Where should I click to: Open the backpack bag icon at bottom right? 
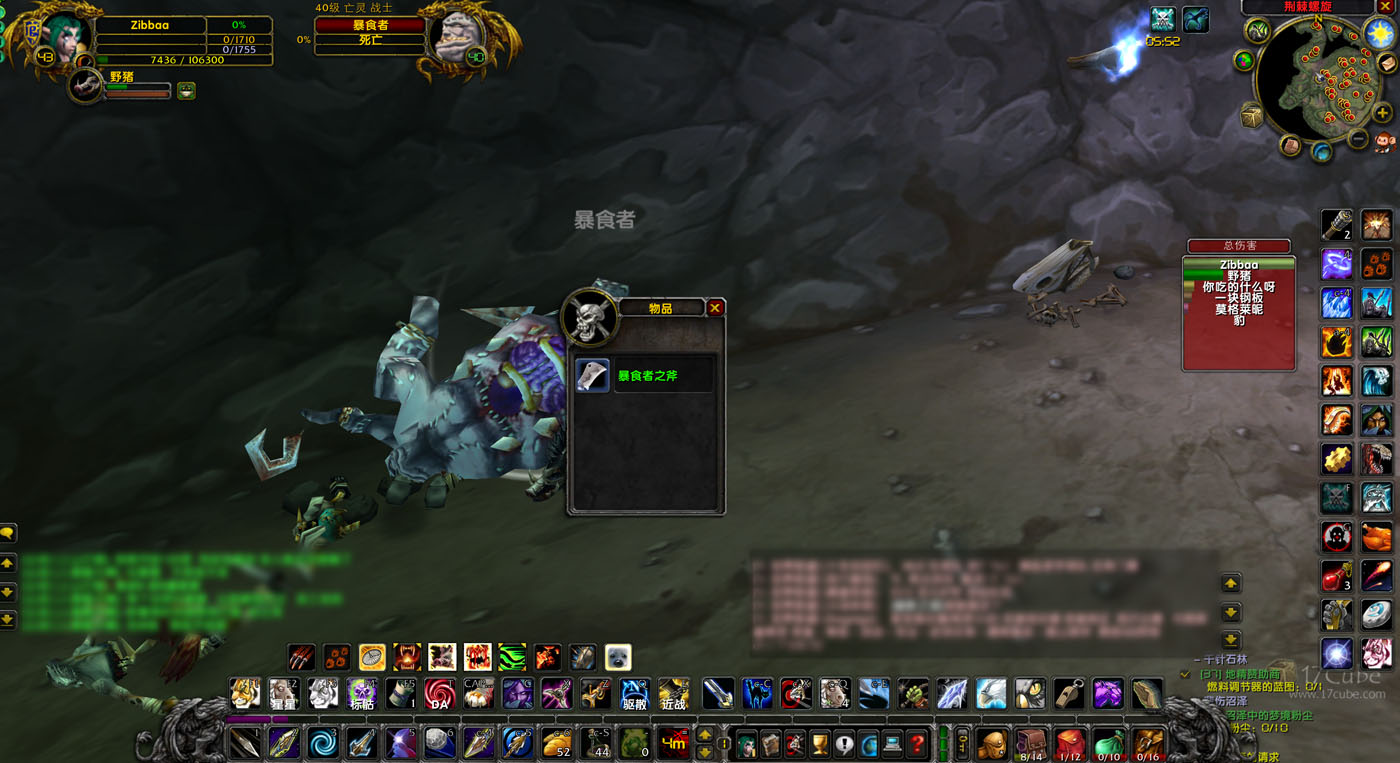tap(993, 744)
